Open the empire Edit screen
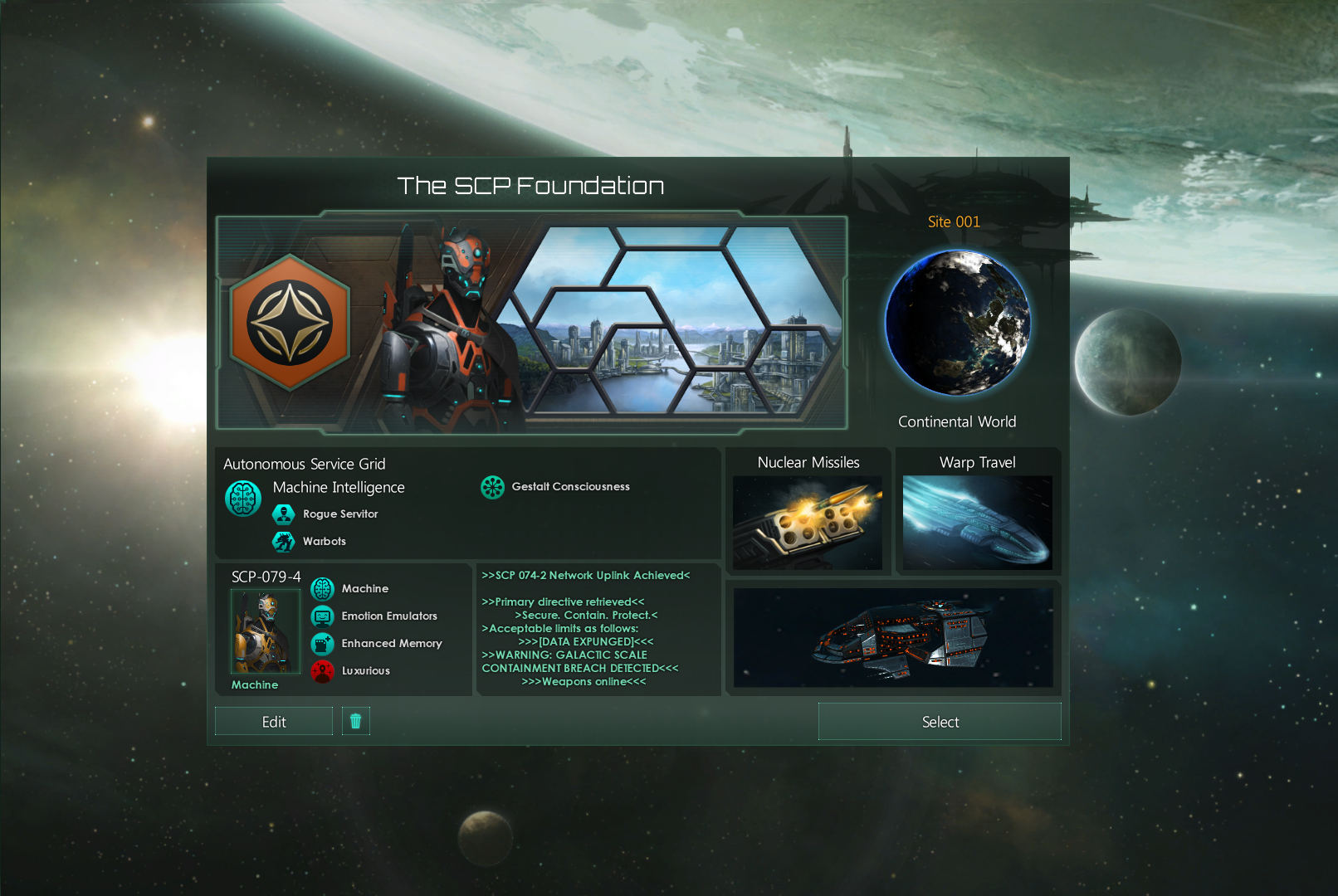1338x896 pixels. [274, 721]
